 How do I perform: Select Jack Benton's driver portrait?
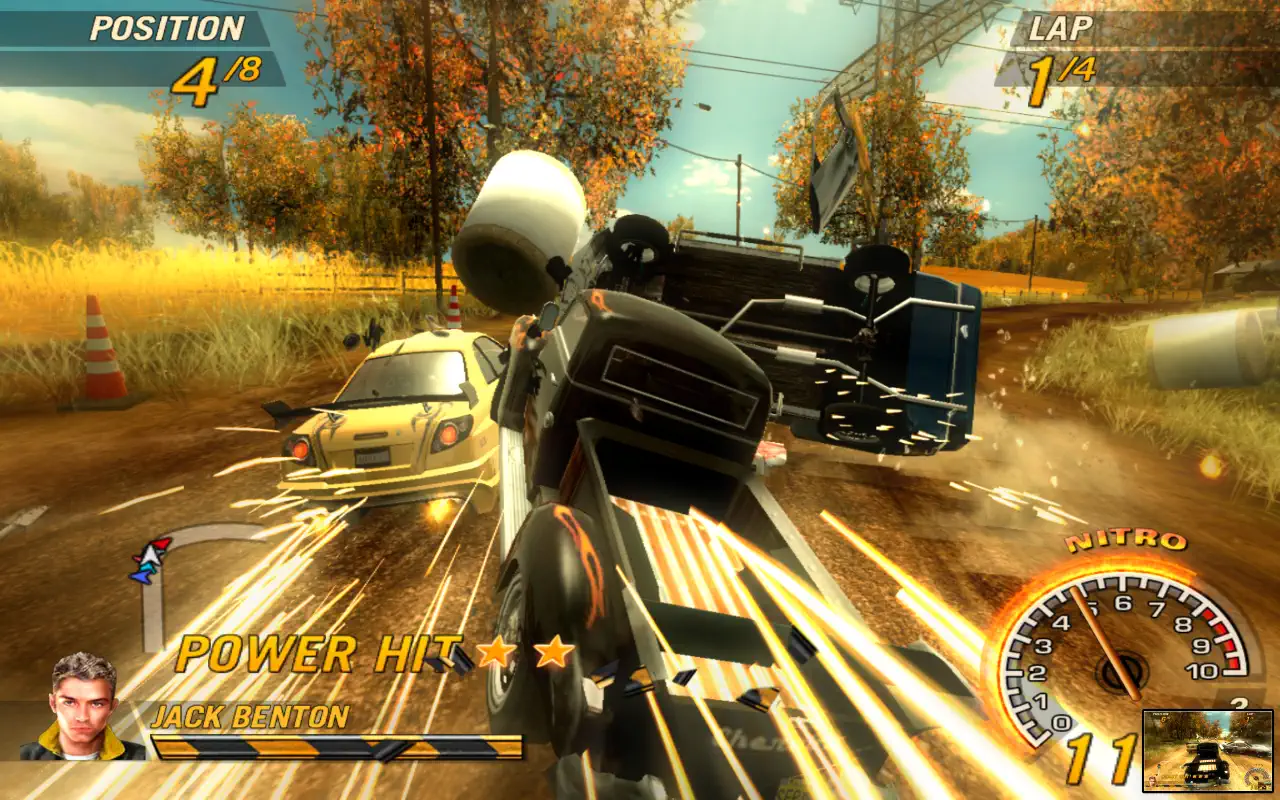tap(84, 706)
